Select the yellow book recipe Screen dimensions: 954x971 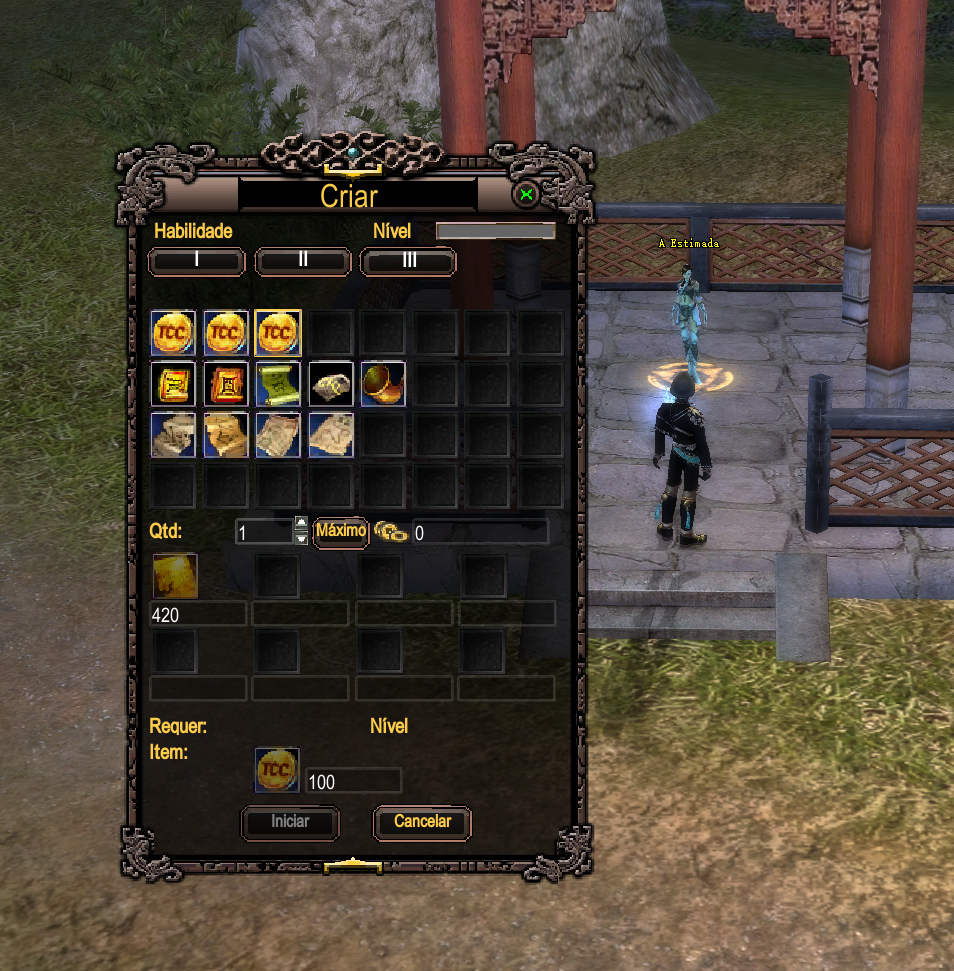(x=173, y=384)
